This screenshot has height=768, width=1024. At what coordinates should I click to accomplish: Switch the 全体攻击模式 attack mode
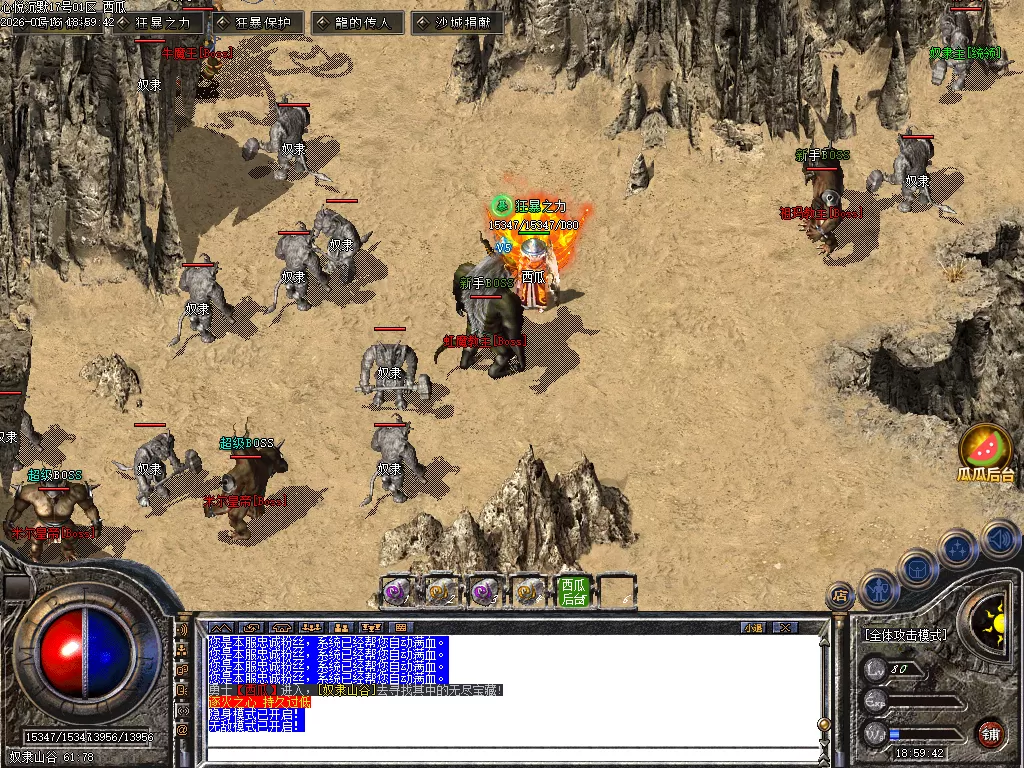click(x=905, y=635)
